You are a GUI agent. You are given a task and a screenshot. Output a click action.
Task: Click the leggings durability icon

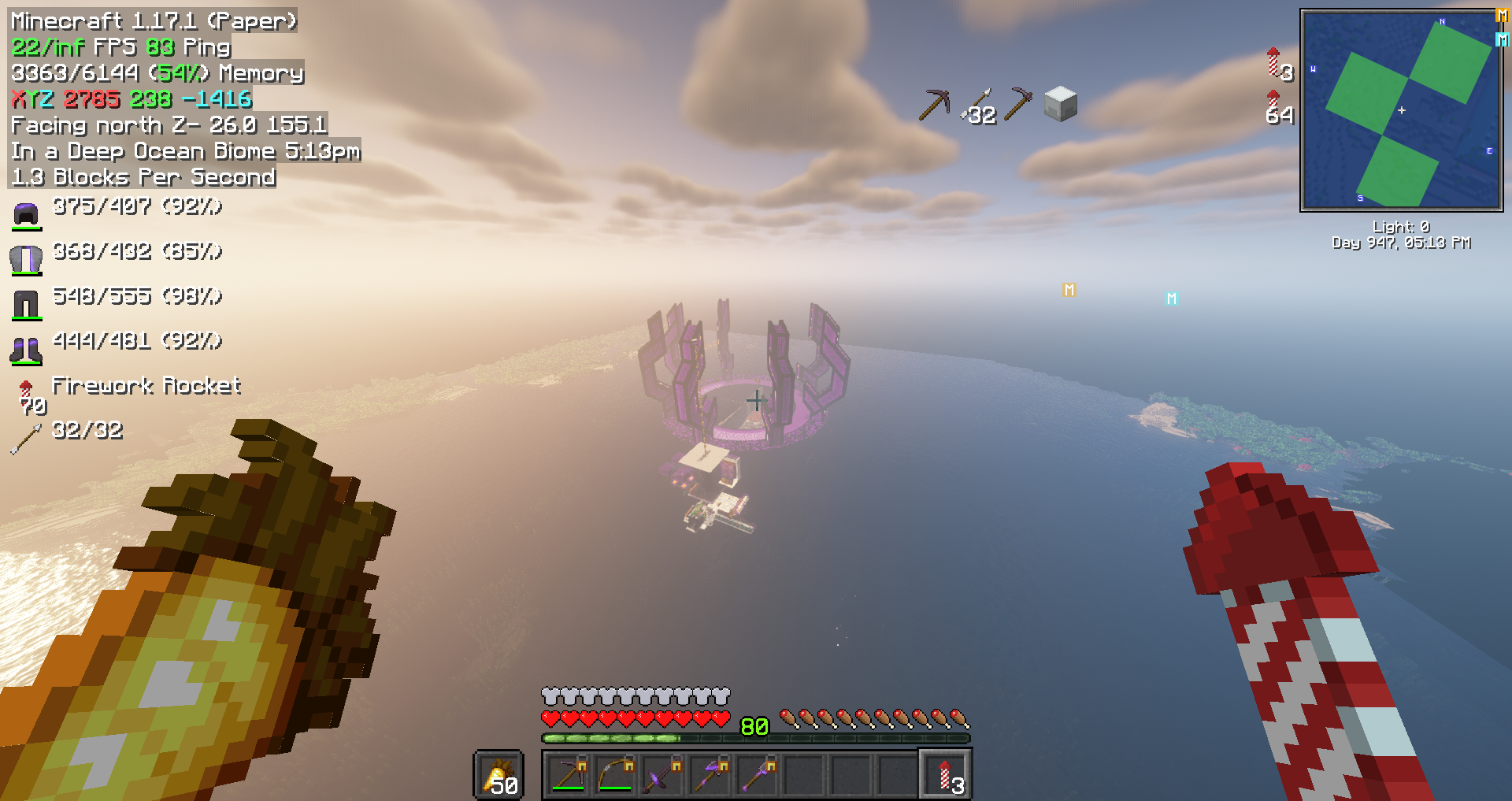point(26,304)
